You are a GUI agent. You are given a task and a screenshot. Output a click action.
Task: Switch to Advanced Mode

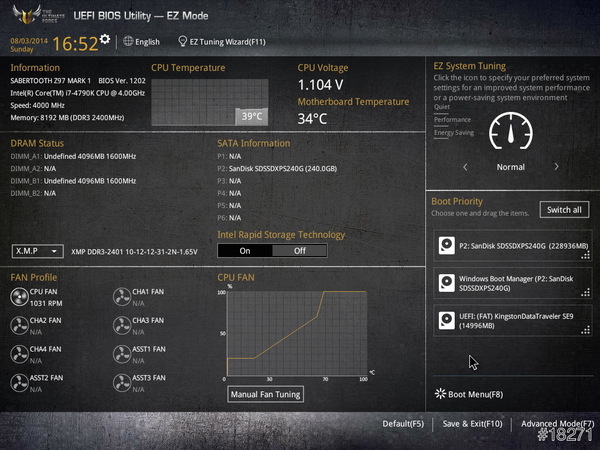tap(556, 424)
